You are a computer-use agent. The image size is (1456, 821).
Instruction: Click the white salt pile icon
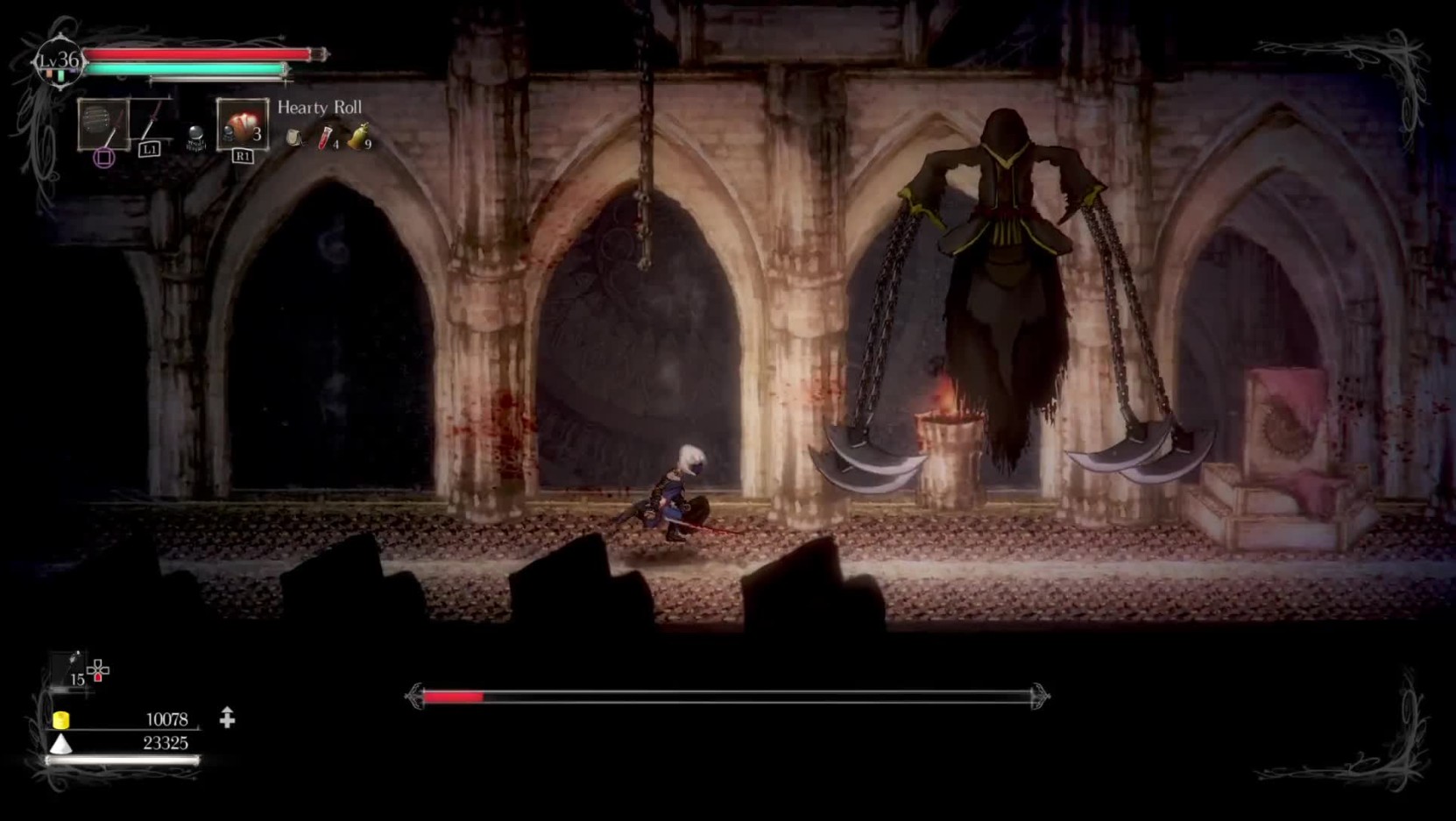point(61,744)
